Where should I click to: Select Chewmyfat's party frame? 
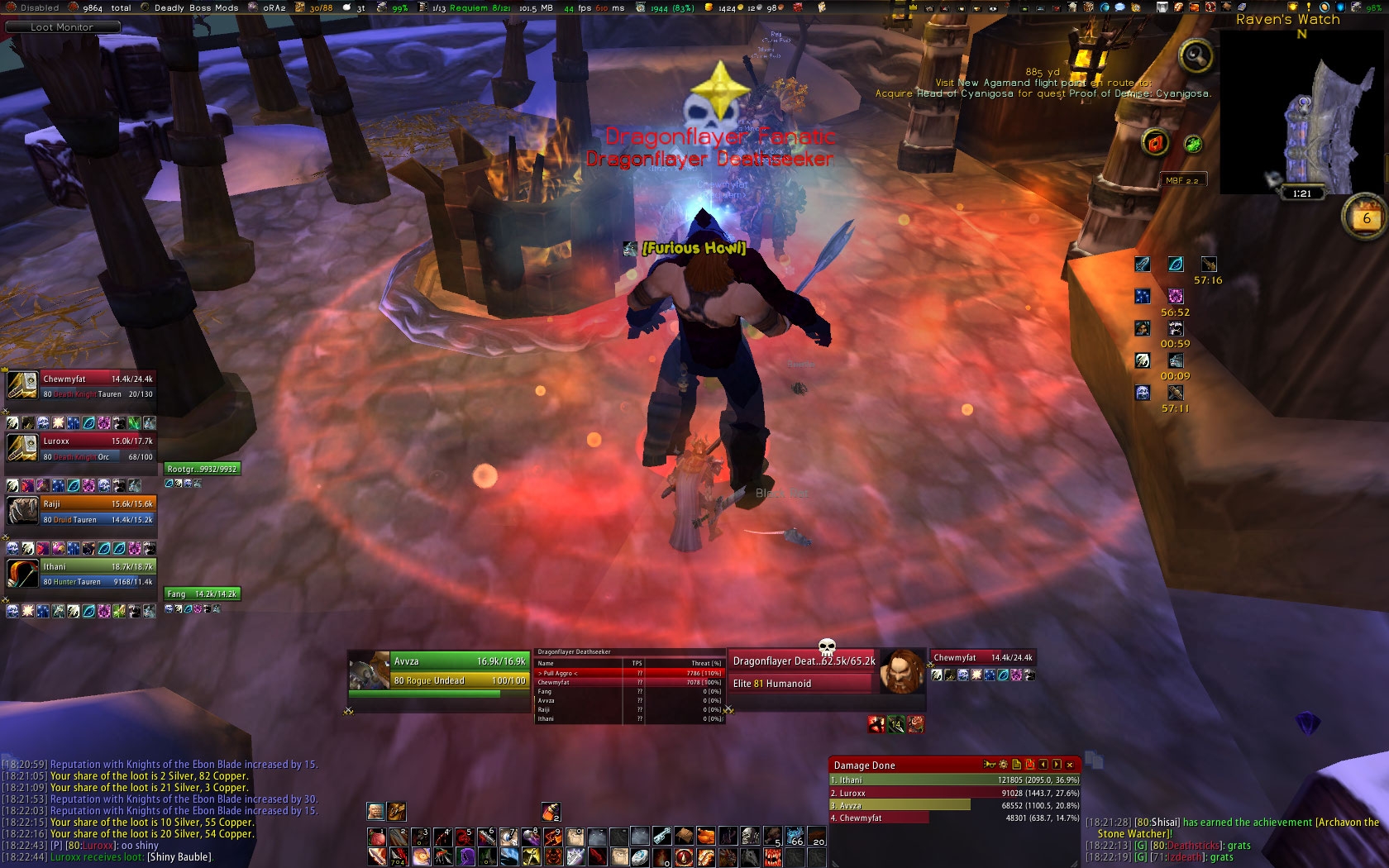tap(80, 386)
